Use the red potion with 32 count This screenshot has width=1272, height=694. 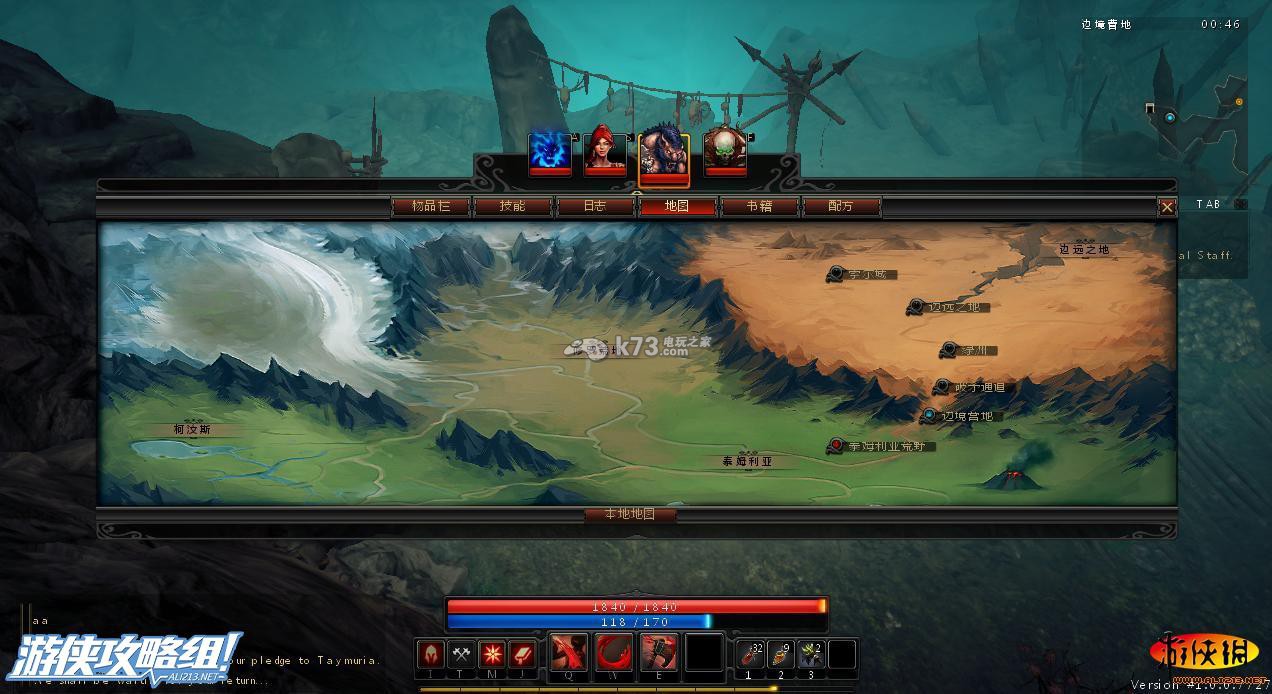[x=750, y=654]
